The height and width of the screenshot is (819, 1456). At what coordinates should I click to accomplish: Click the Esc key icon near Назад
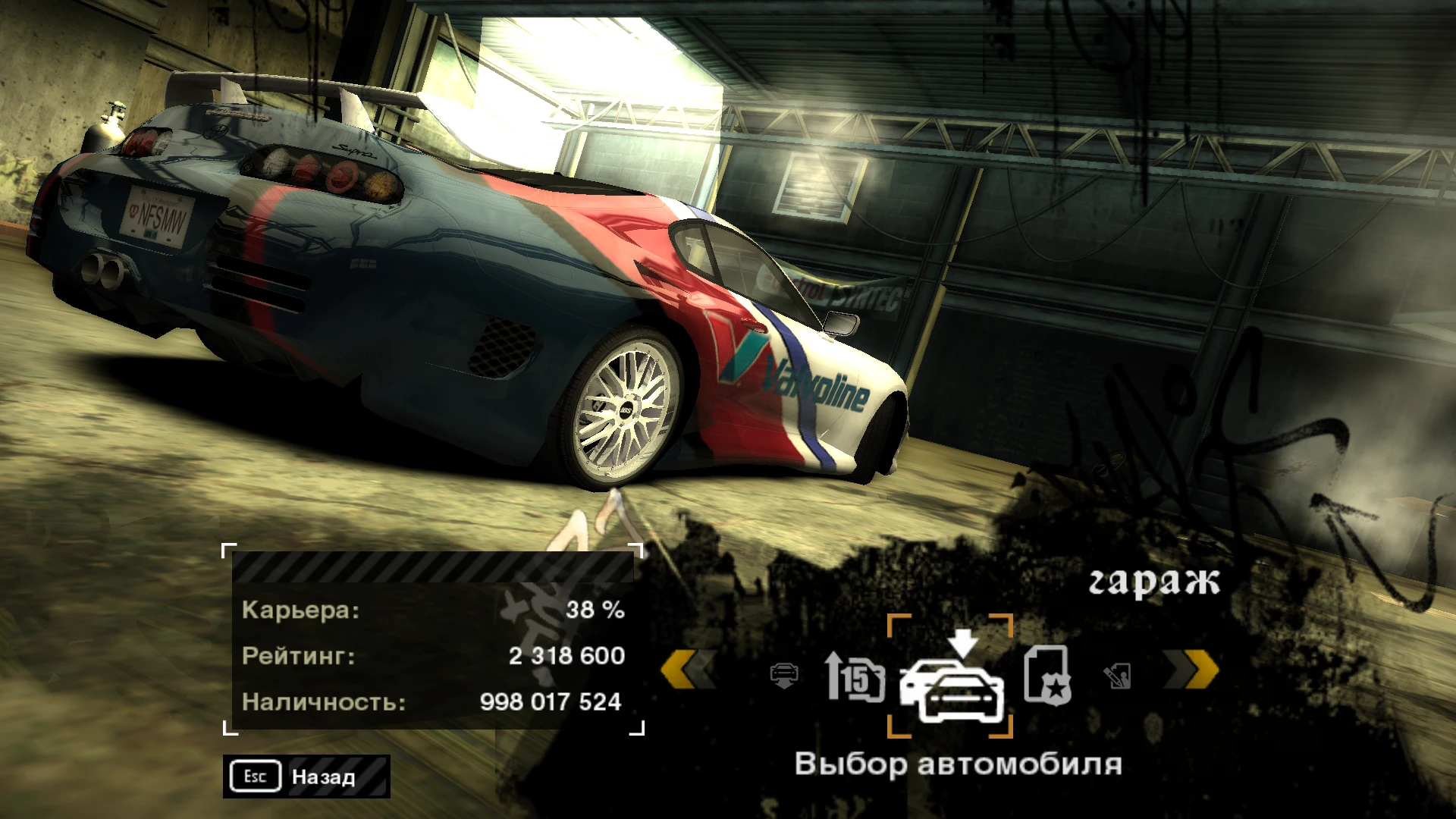click(x=254, y=777)
